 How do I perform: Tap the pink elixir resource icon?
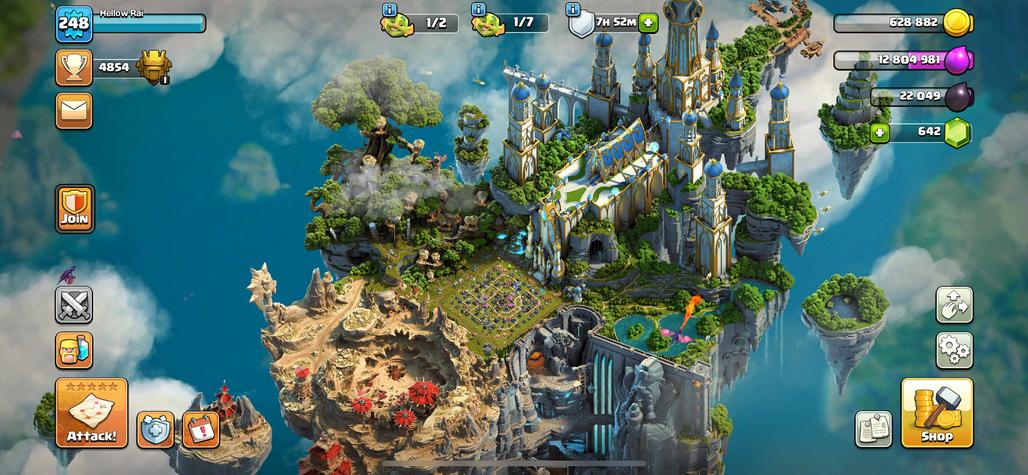957,60
